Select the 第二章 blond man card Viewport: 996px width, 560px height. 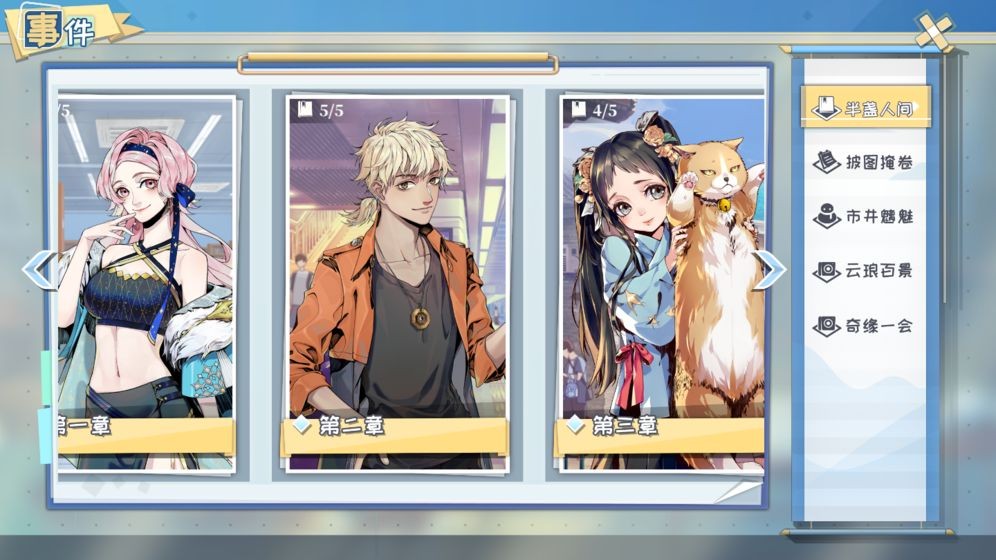pyautogui.click(x=398, y=280)
